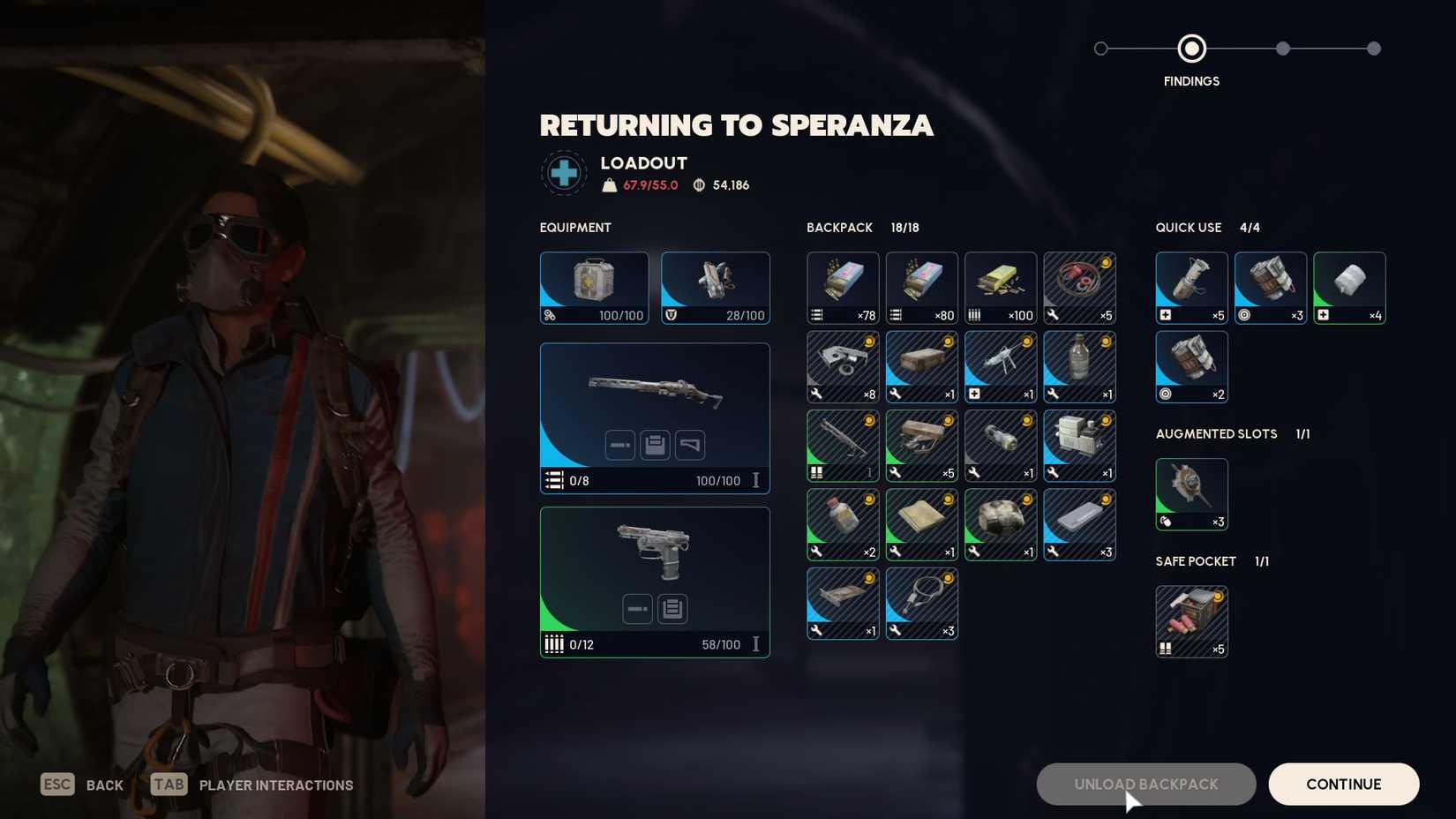Click BACK at the bottom left
Image resolution: width=1456 pixels, height=819 pixels.
click(104, 785)
